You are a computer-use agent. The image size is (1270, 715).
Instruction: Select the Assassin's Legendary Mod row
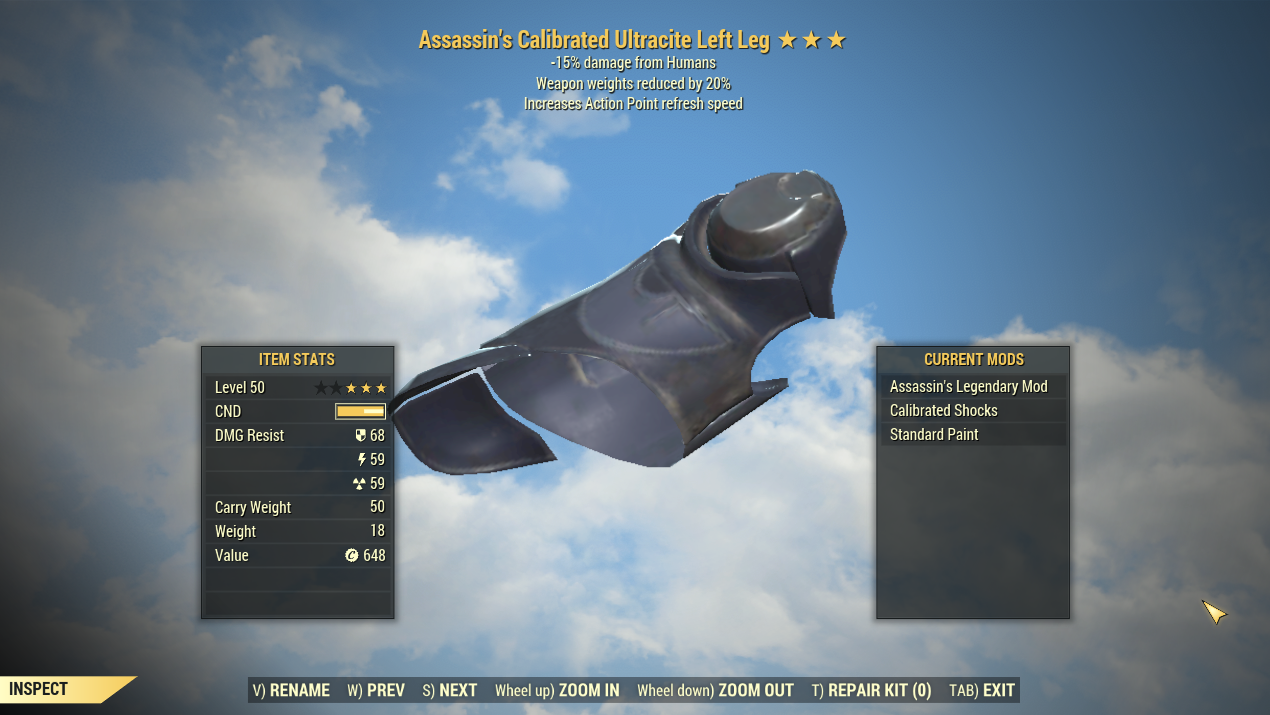pos(972,387)
